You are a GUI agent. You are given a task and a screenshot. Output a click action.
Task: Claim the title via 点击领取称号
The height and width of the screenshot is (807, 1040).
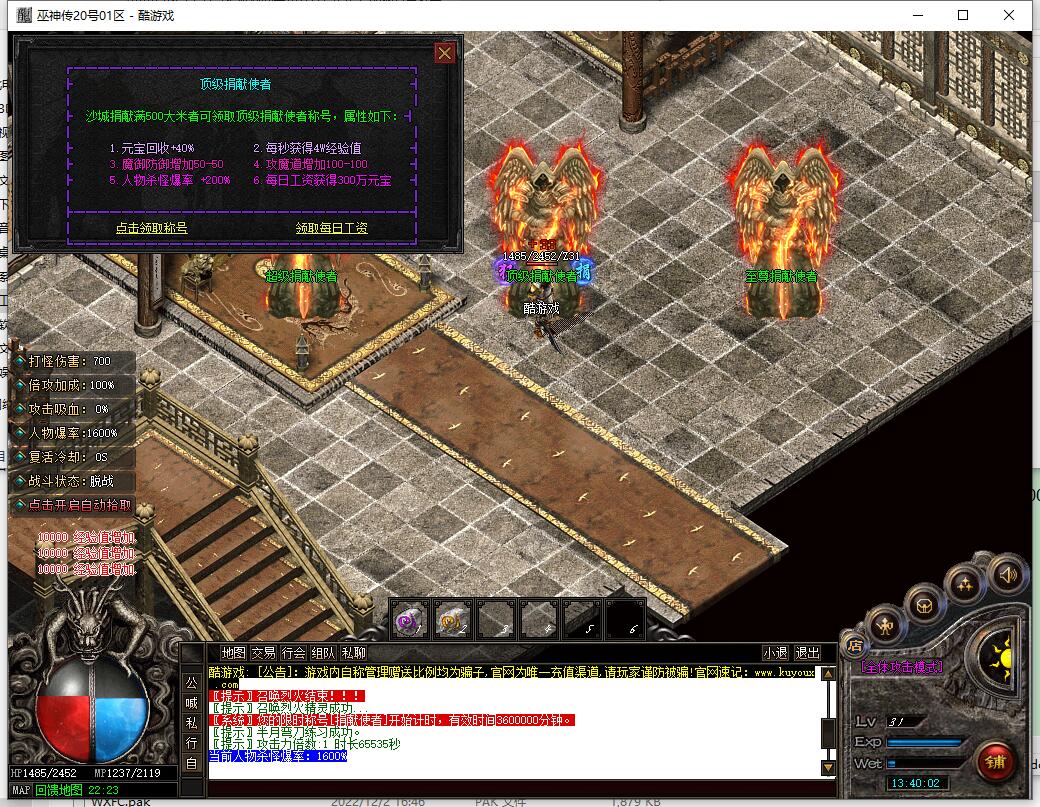click(x=151, y=228)
